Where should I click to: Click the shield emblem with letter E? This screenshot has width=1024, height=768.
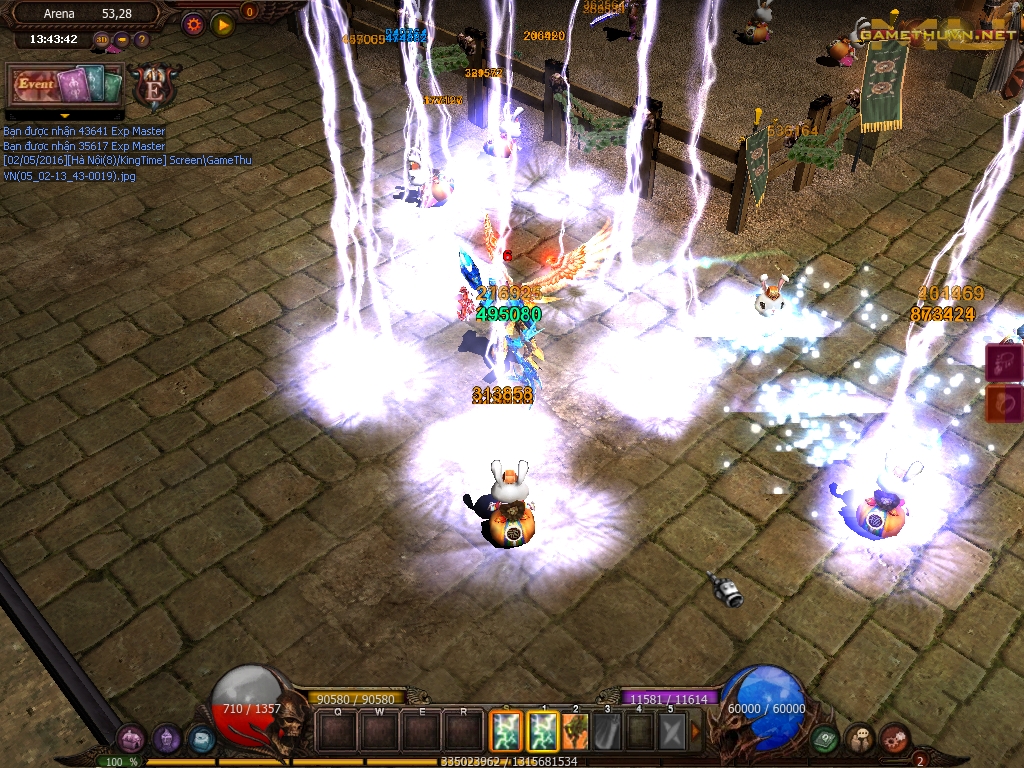155,87
